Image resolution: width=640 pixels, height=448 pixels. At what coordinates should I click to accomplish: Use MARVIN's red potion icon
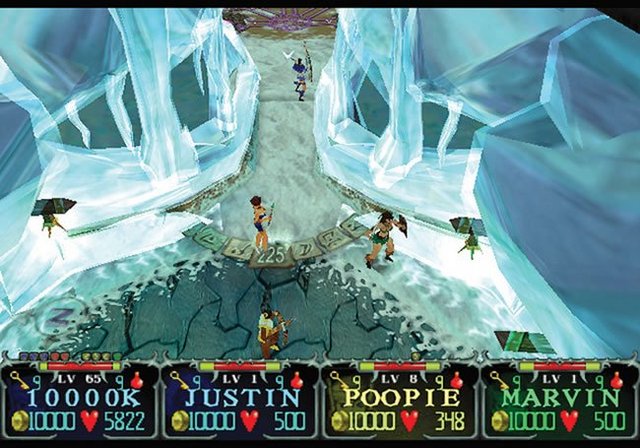tap(617, 380)
